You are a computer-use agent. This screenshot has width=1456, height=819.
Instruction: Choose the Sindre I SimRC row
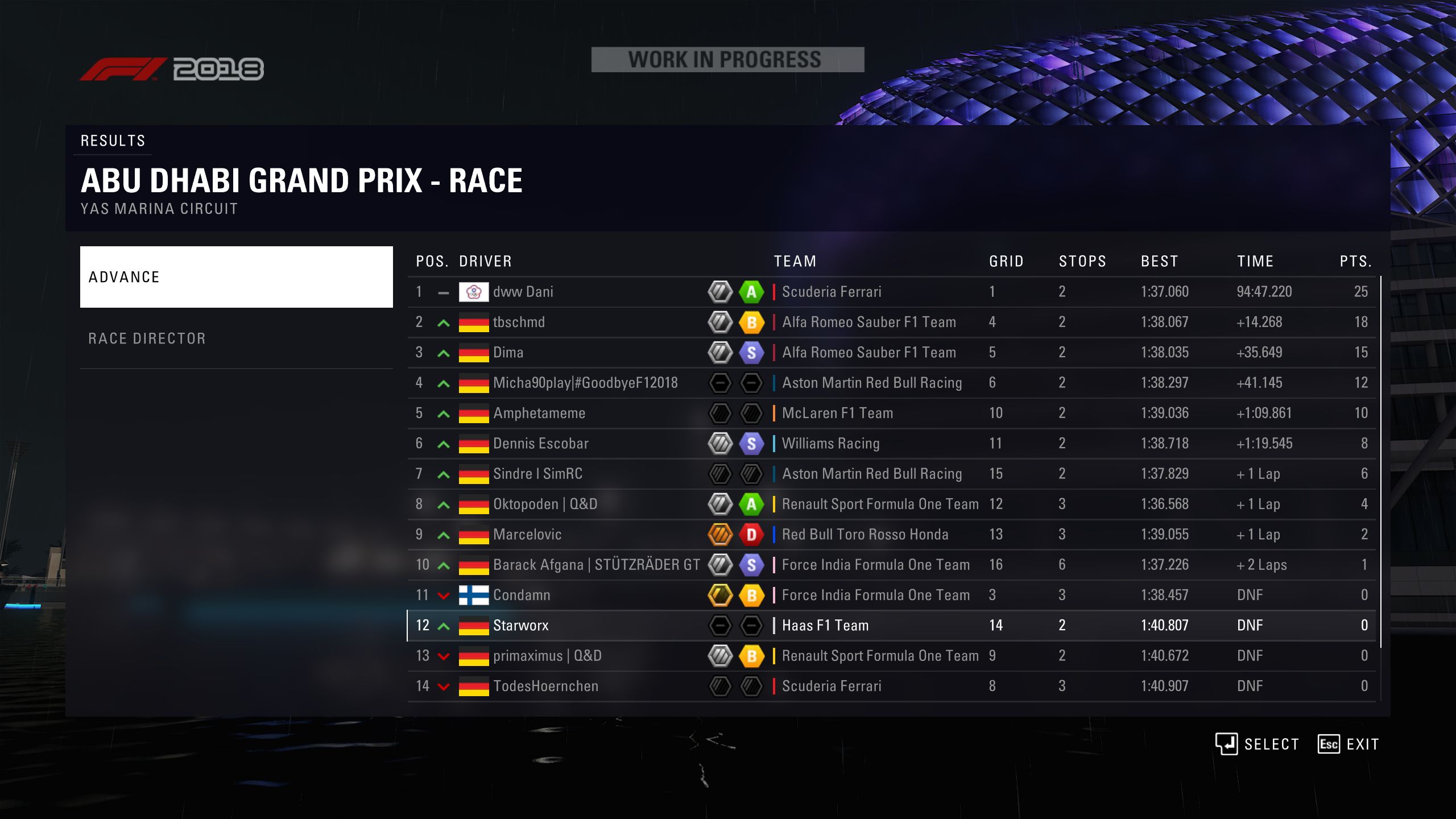pos(891,474)
